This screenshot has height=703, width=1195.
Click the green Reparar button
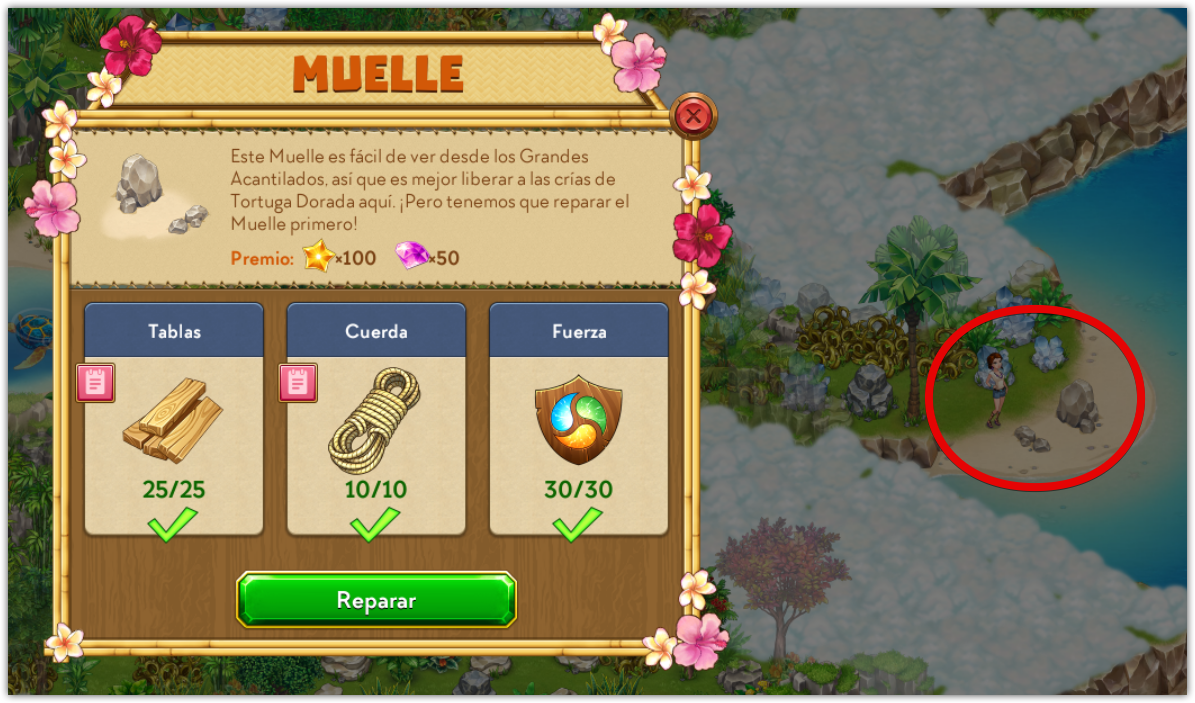coord(376,600)
